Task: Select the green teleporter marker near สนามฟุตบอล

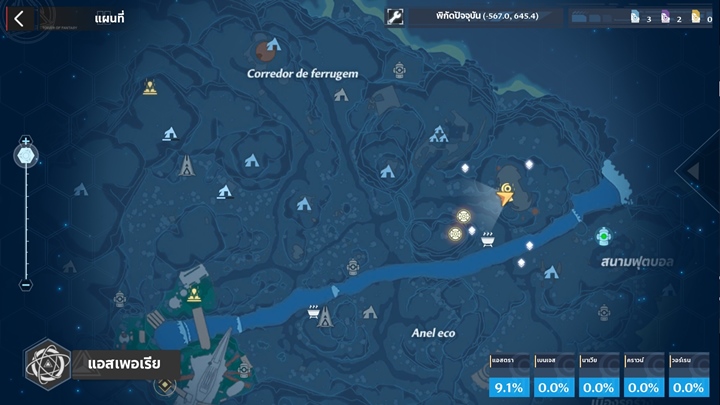Action: (x=603, y=236)
